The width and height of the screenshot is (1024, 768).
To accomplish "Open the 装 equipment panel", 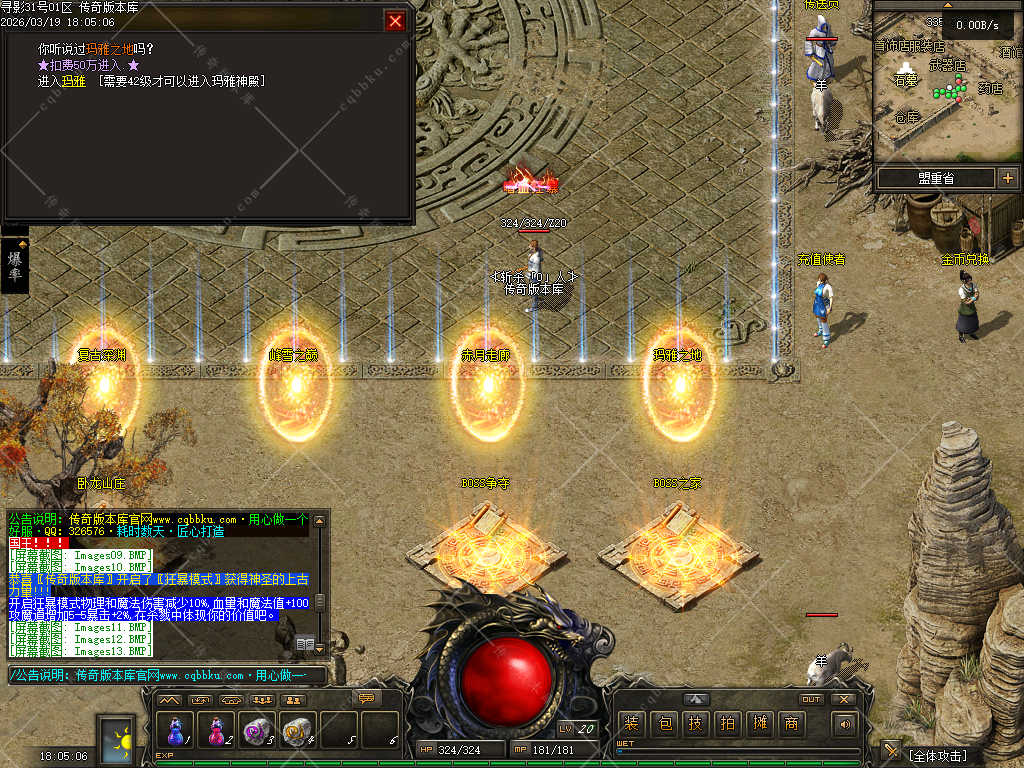I will [x=631, y=723].
